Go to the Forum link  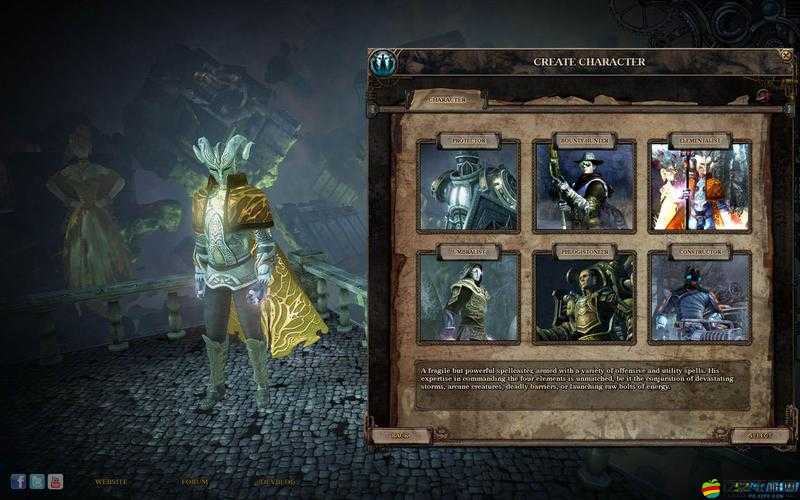point(195,482)
